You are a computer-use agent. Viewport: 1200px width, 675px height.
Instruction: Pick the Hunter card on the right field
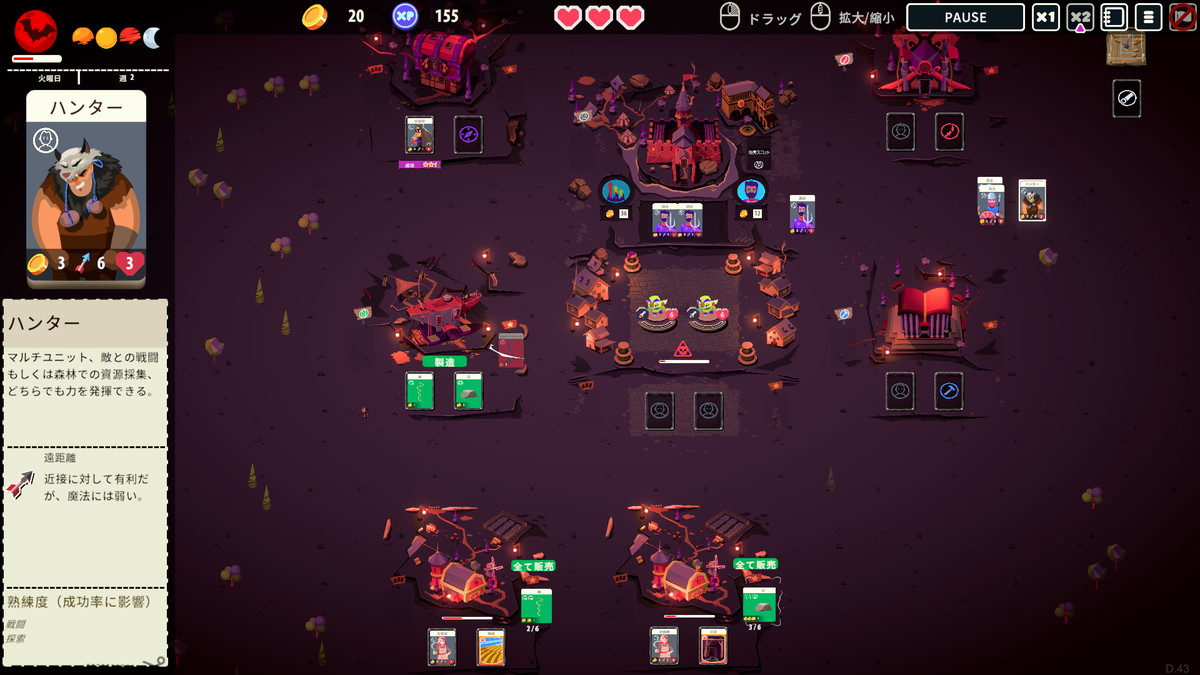[1032, 200]
